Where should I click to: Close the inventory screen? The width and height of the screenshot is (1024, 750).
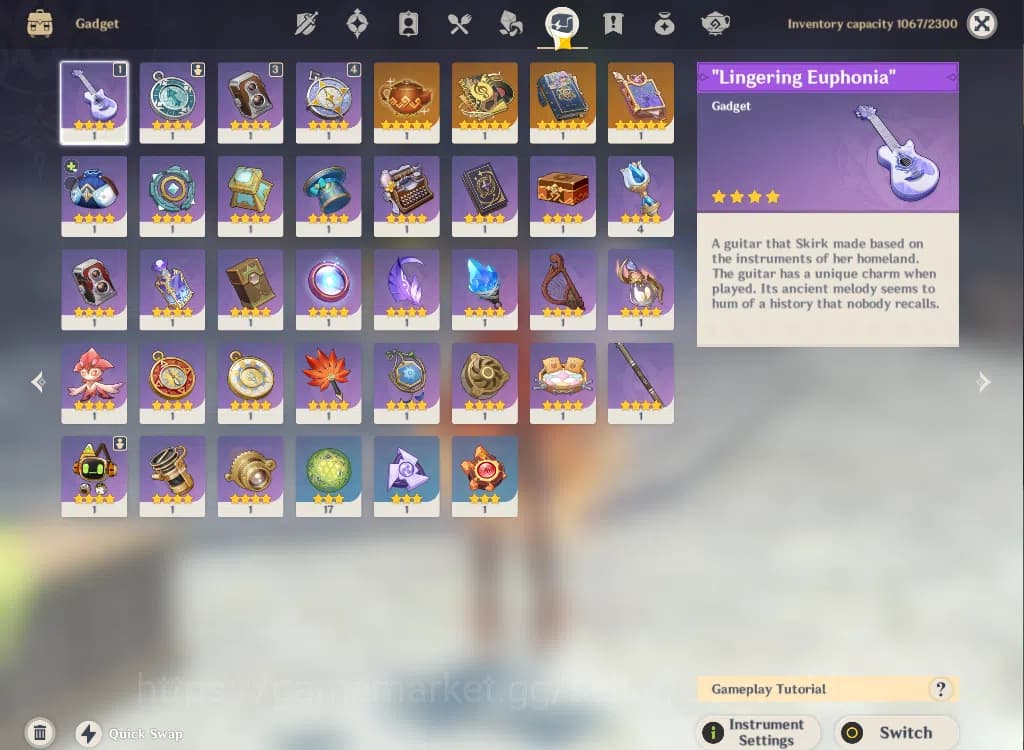point(982,24)
